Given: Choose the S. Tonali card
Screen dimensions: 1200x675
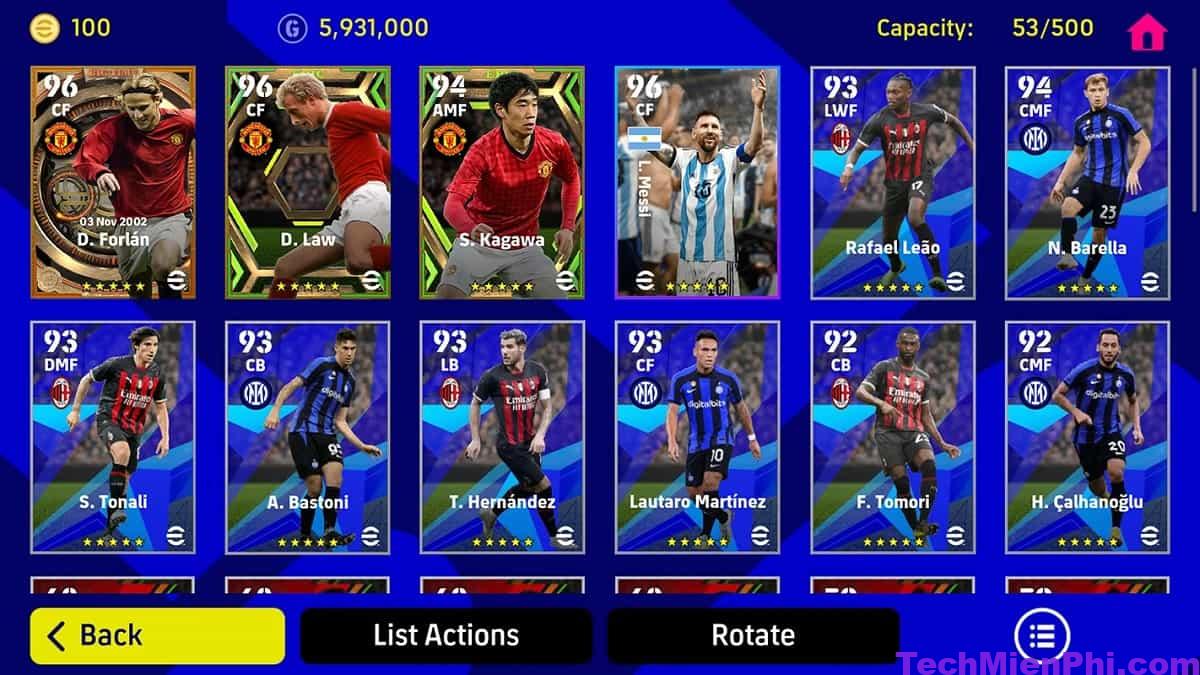Looking at the screenshot, I should coord(113,437).
